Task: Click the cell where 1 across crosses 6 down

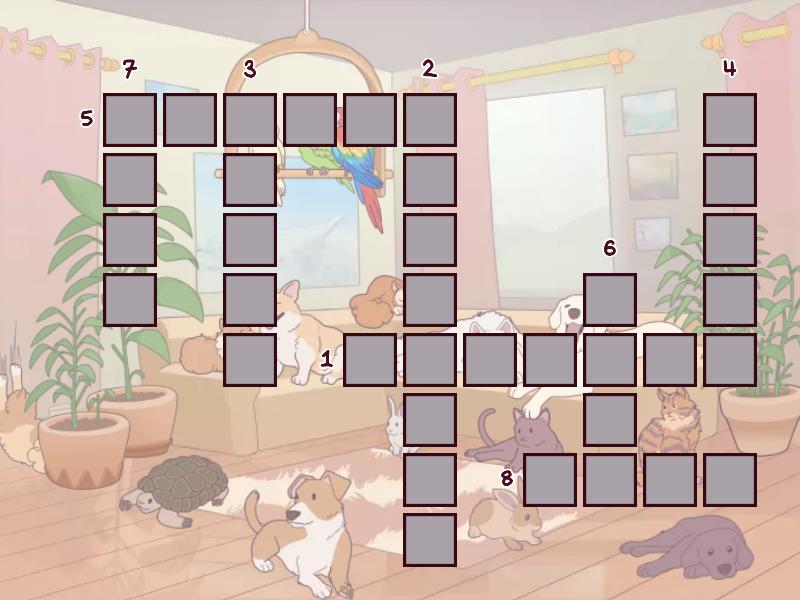Action: [610, 360]
